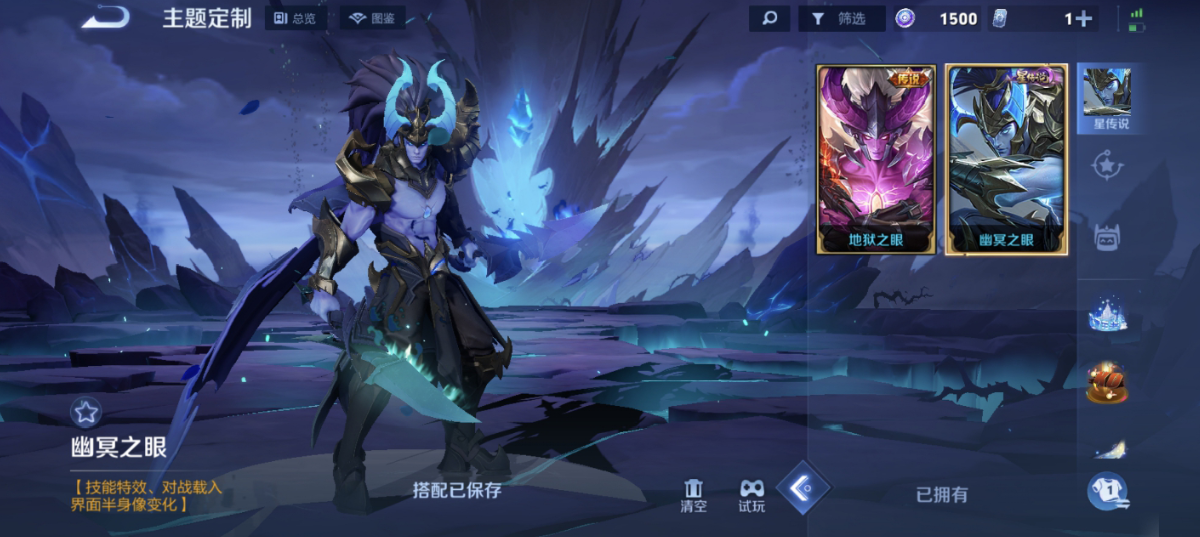Open the square cat-eared face tab
1200x537 pixels.
[x=1107, y=237]
